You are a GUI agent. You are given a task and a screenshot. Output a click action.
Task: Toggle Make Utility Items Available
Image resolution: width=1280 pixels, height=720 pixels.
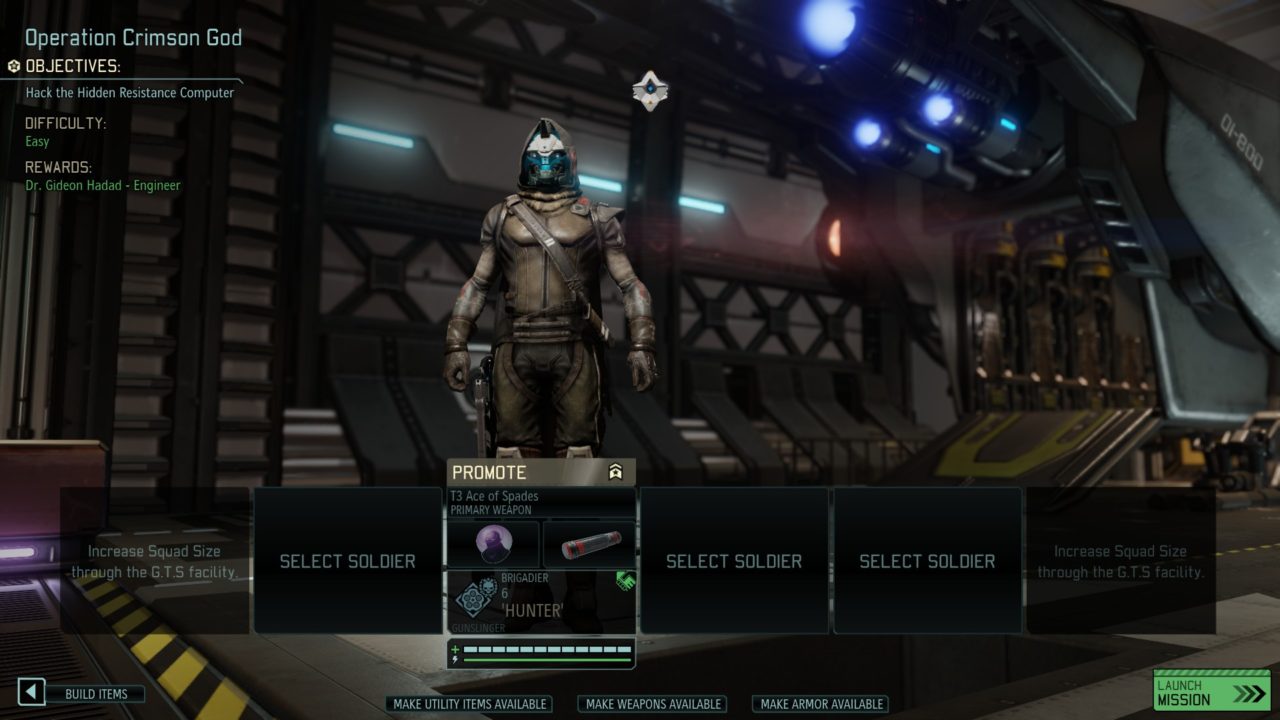(x=471, y=704)
